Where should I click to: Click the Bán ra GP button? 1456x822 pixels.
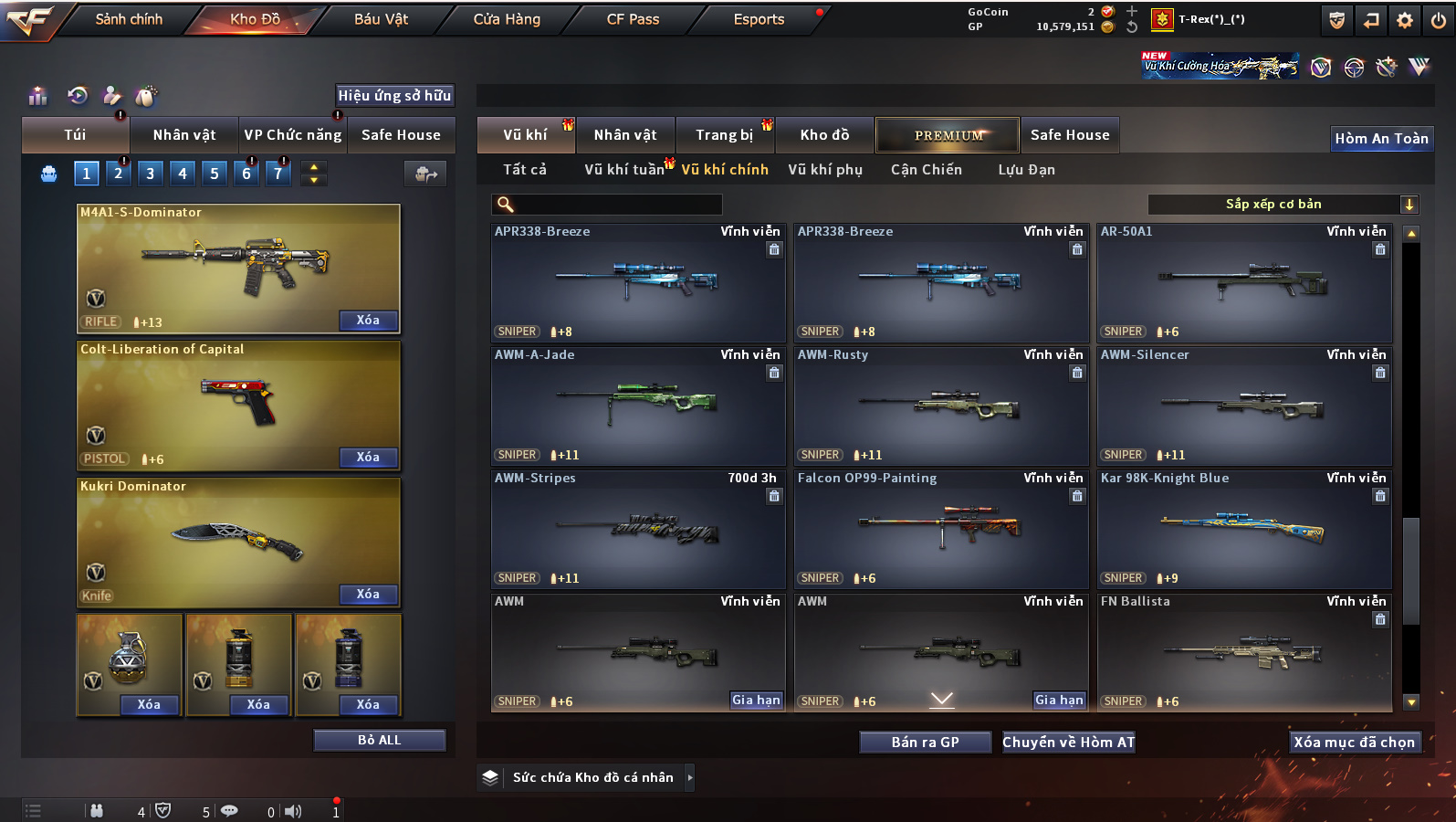[925, 743]
